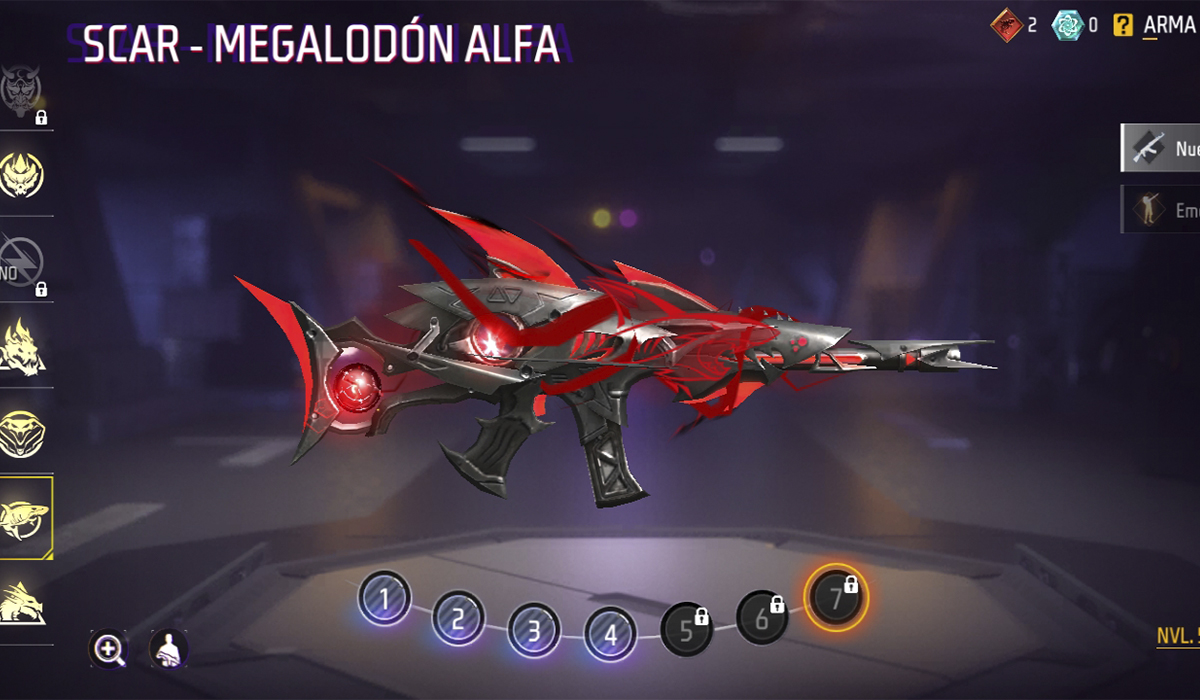Select the bottom wolf skin icon

point(25,602)
